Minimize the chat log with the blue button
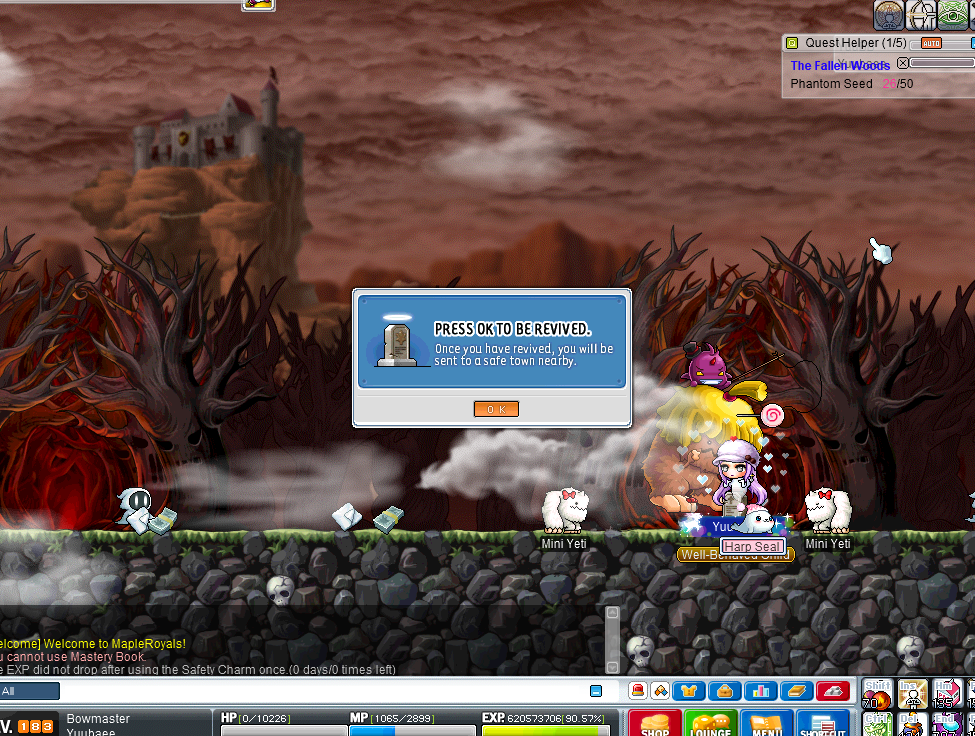Screen dimensions: 975x736 (596, 691)
